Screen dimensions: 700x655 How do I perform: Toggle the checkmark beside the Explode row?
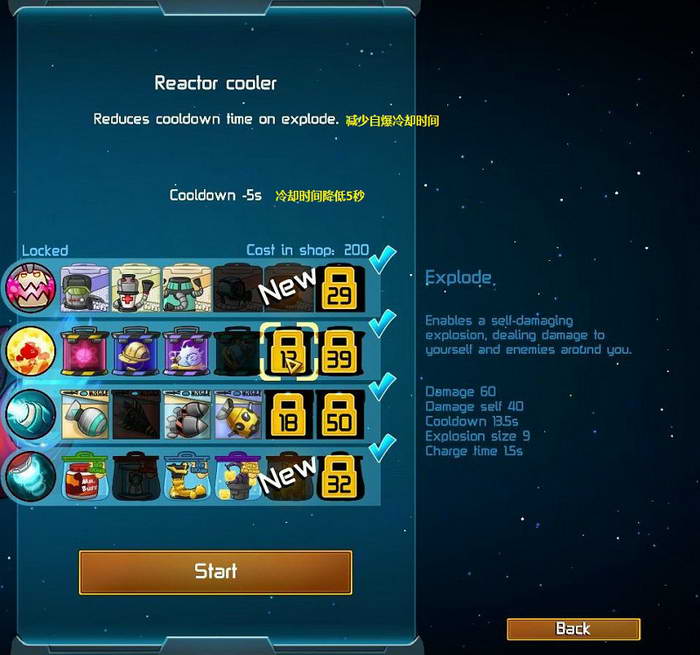coord(382,323)
